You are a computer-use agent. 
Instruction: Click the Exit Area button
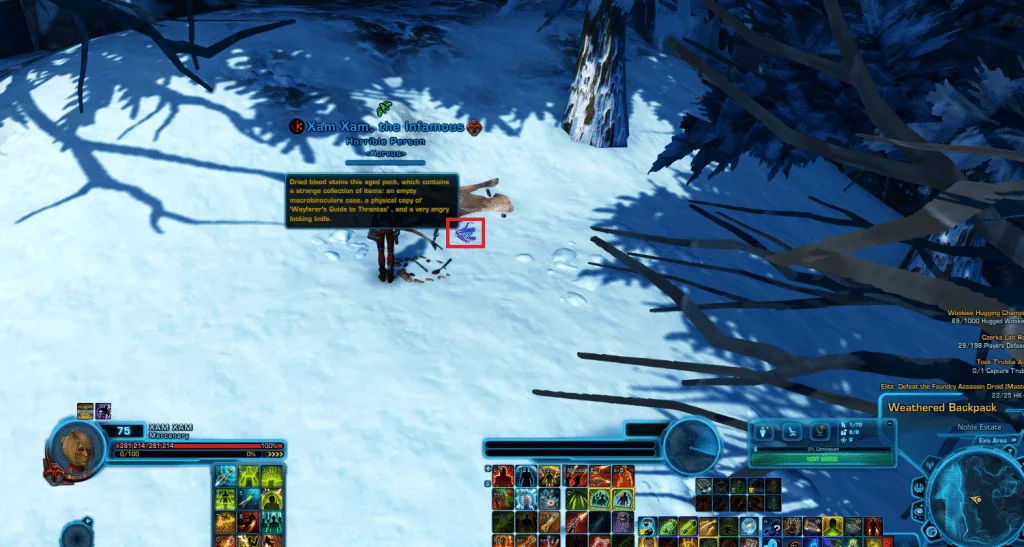(993, 439)
